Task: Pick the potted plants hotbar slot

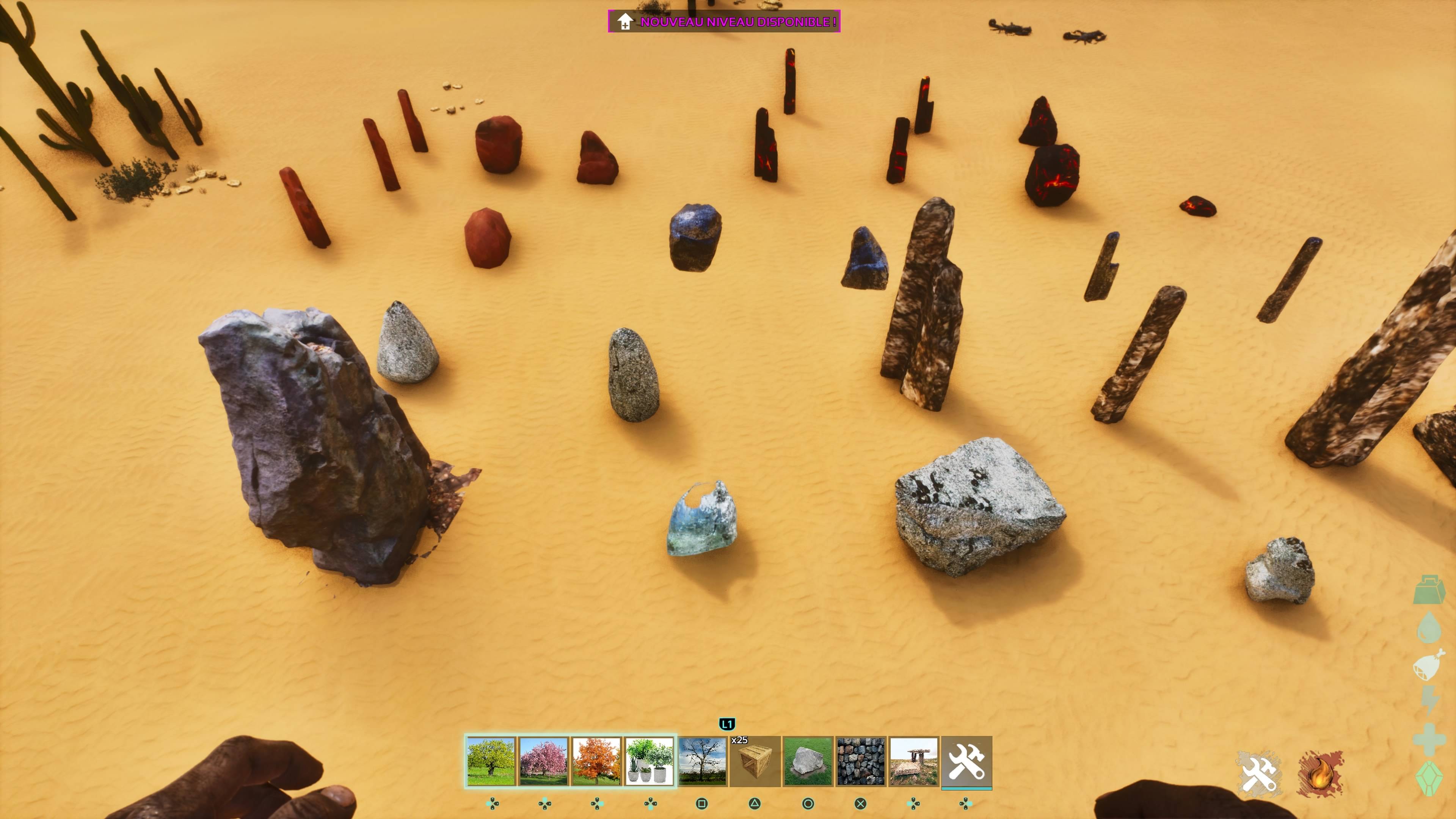Action: pyautogui.click(x=649, y=761)
